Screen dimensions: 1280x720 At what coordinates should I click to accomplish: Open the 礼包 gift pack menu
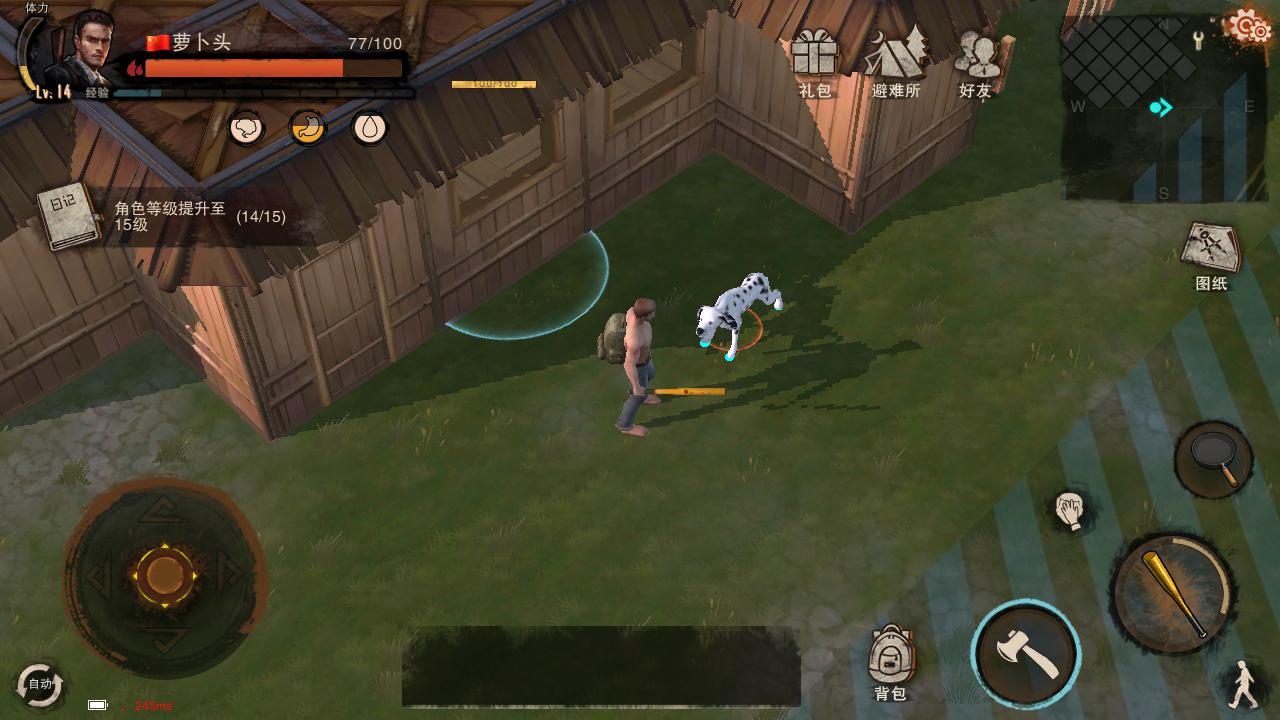pos(814,60)
